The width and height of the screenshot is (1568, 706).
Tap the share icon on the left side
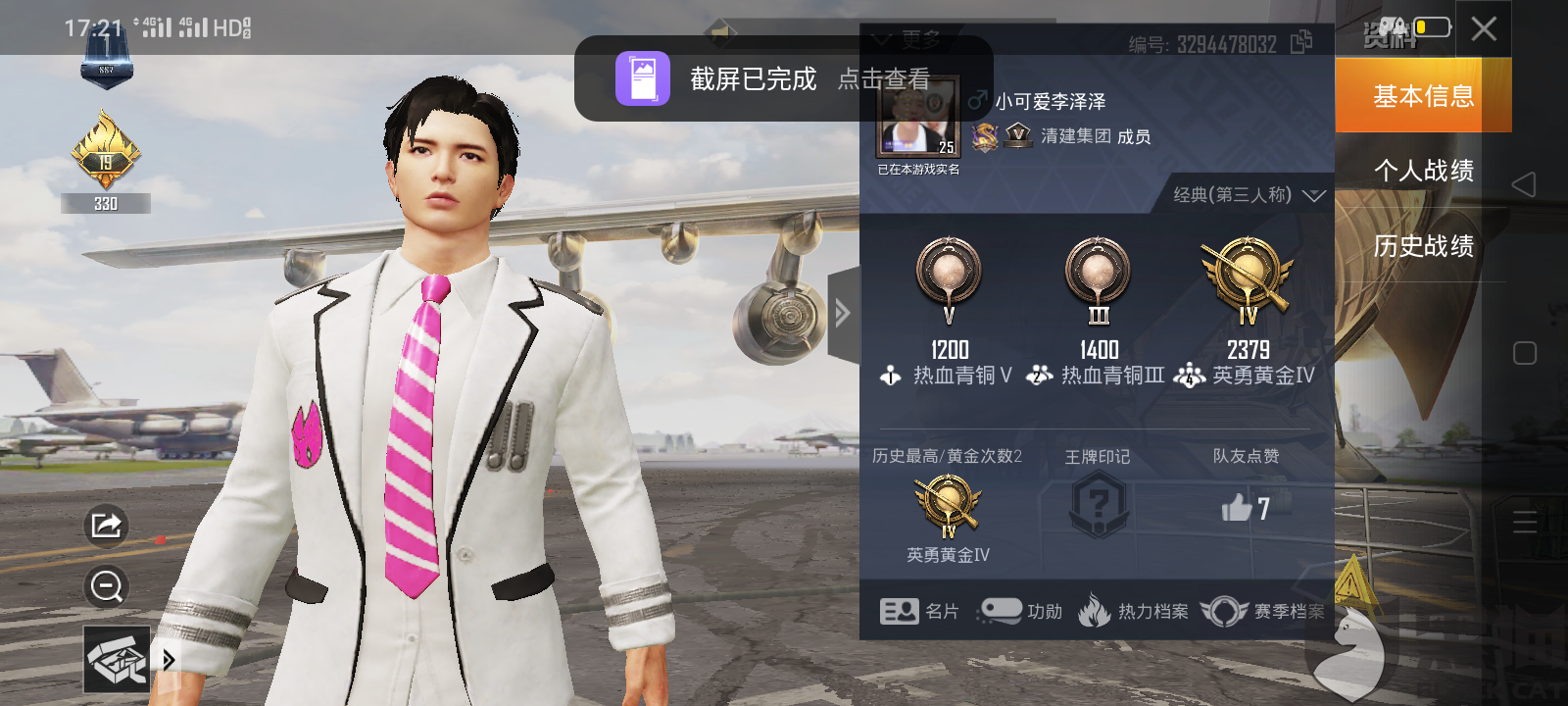tap(105, 526)
